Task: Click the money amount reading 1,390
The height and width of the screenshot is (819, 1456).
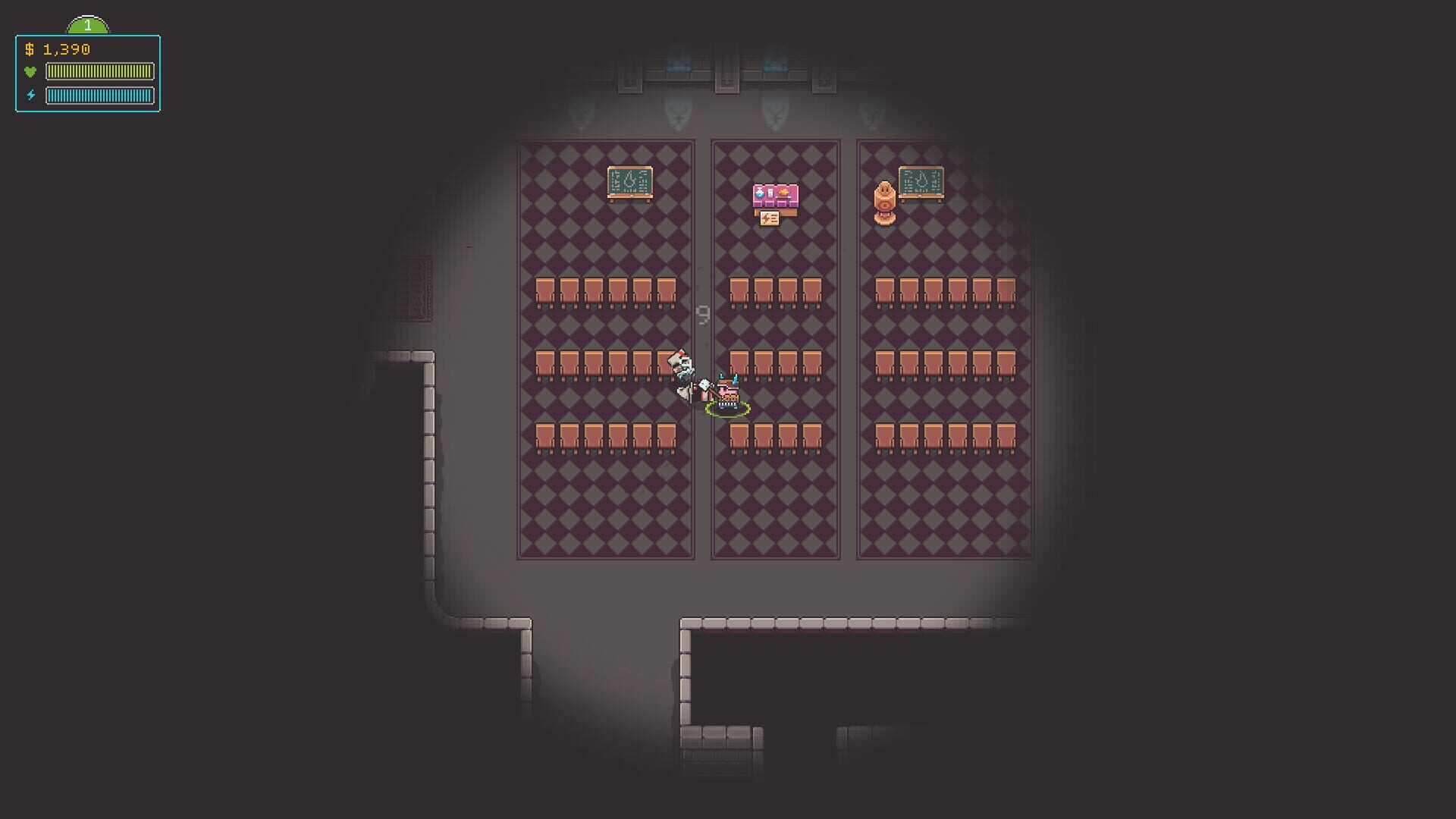Action: pos(65,51)
